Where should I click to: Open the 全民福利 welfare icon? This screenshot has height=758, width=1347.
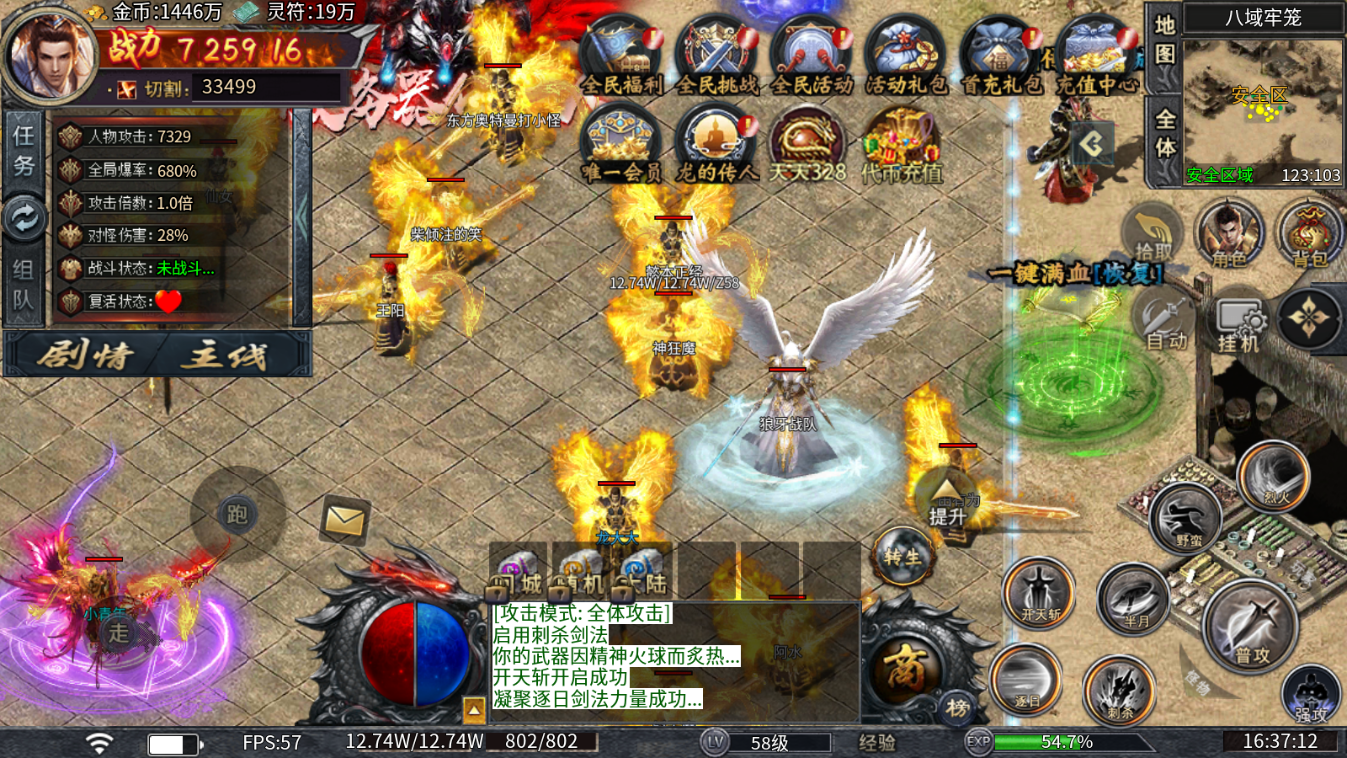621,57
